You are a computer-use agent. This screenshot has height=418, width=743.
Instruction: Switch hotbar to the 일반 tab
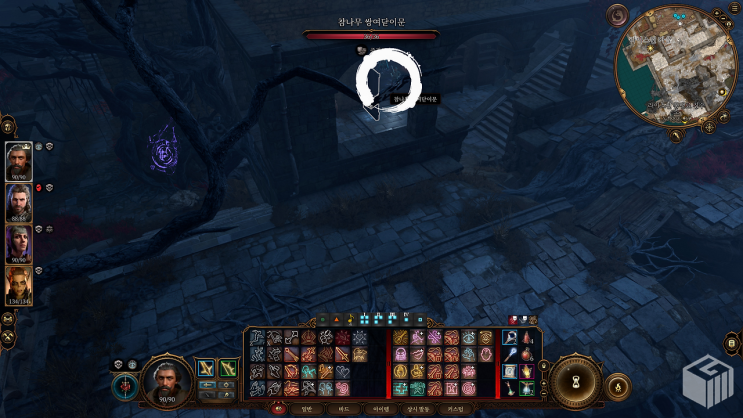pyautogui.click(x=307, y=408)
